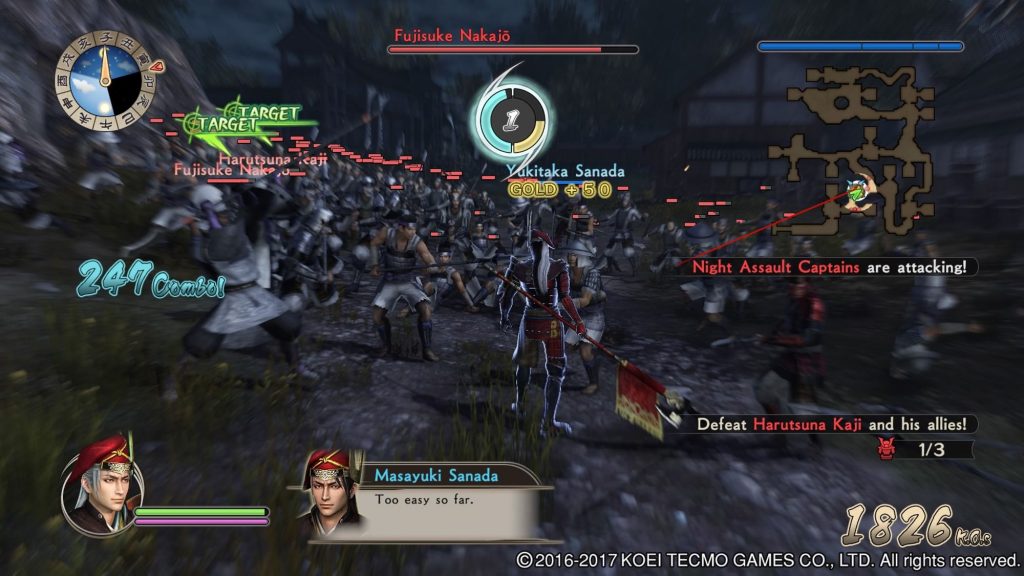Select the circular combo gauge showing 1
This screenshot has width=1024, height=576.
pos(509,122)
